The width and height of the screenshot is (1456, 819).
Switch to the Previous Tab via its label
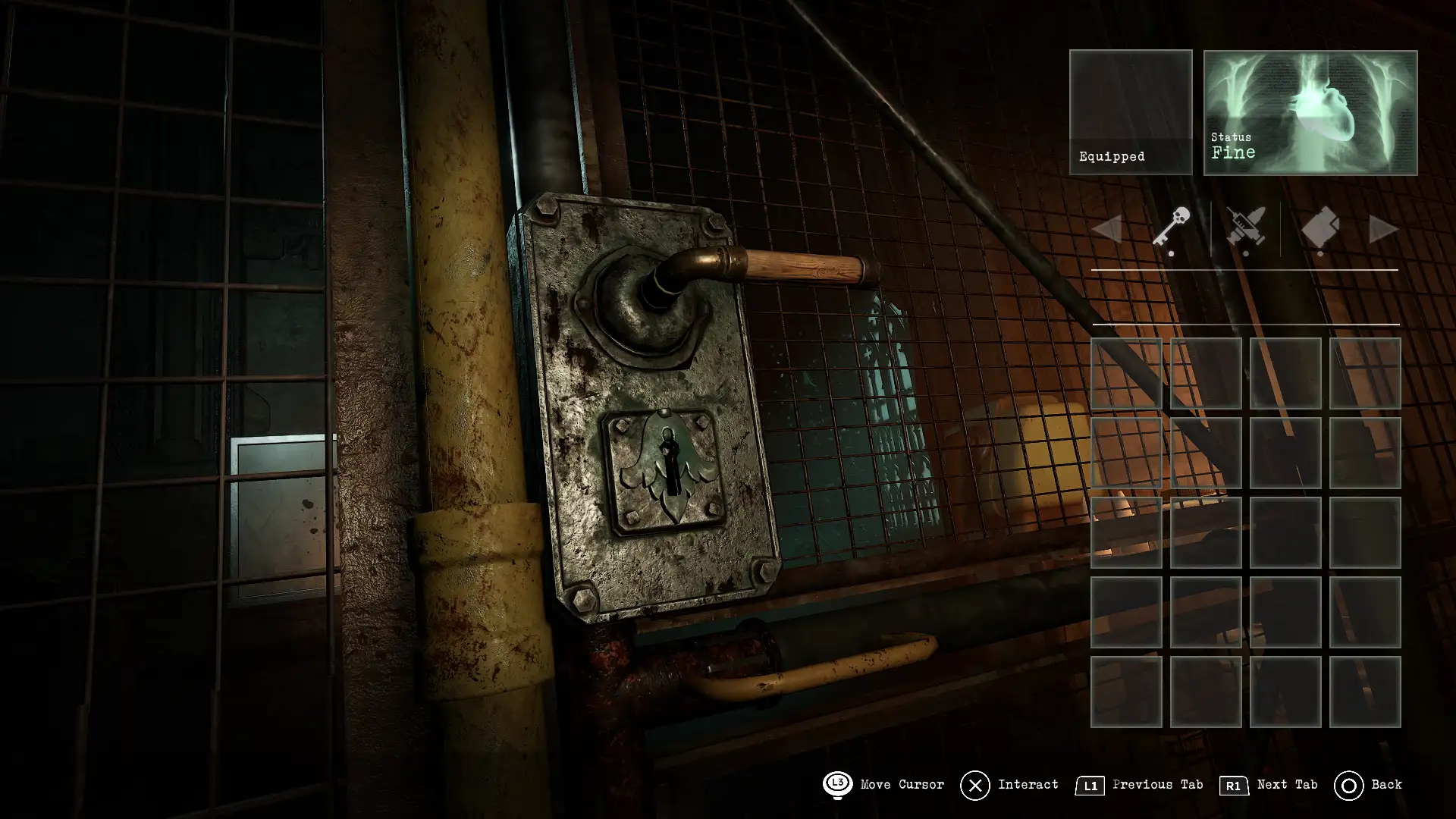1156,785
